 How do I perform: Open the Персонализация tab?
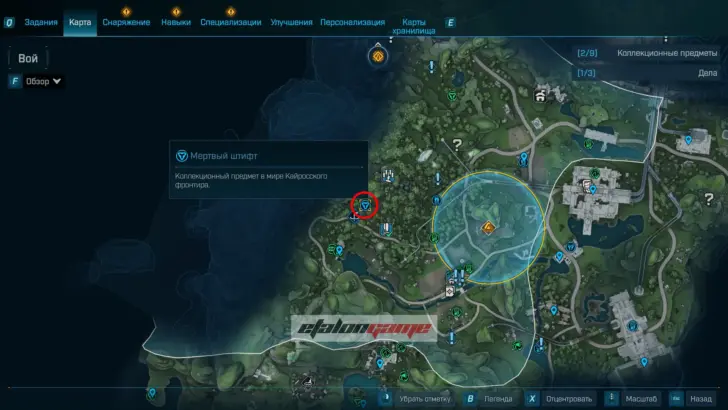352,22
